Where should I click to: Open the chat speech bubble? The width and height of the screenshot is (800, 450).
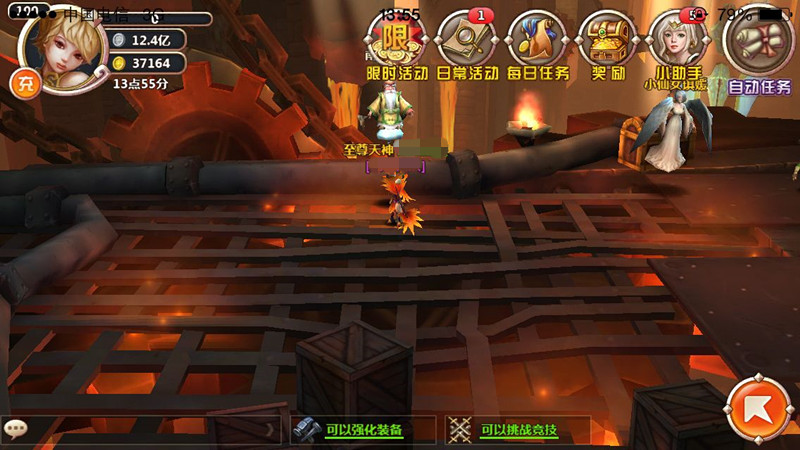(16, 429)
